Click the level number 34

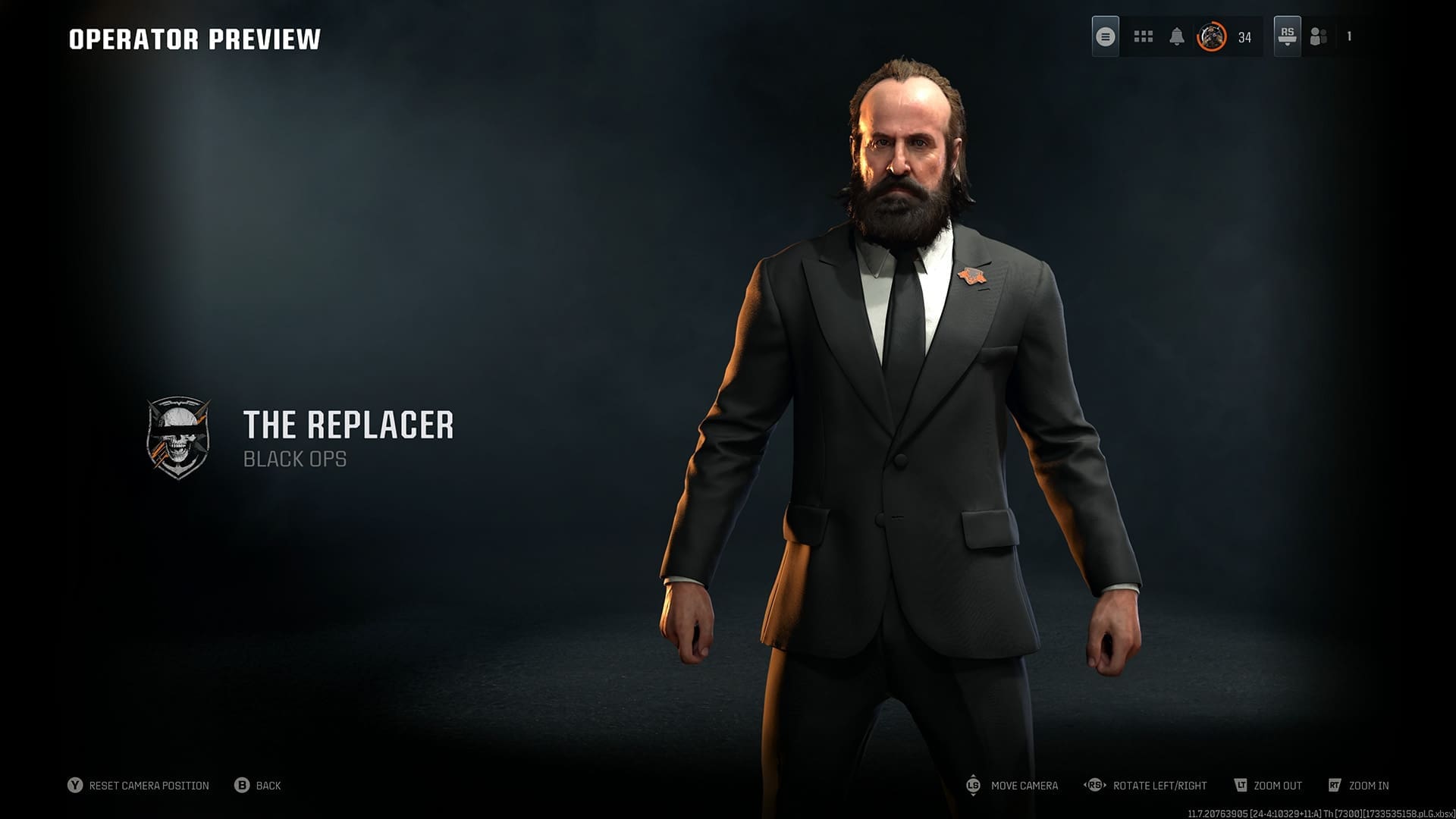click(x=1243, y=35)
